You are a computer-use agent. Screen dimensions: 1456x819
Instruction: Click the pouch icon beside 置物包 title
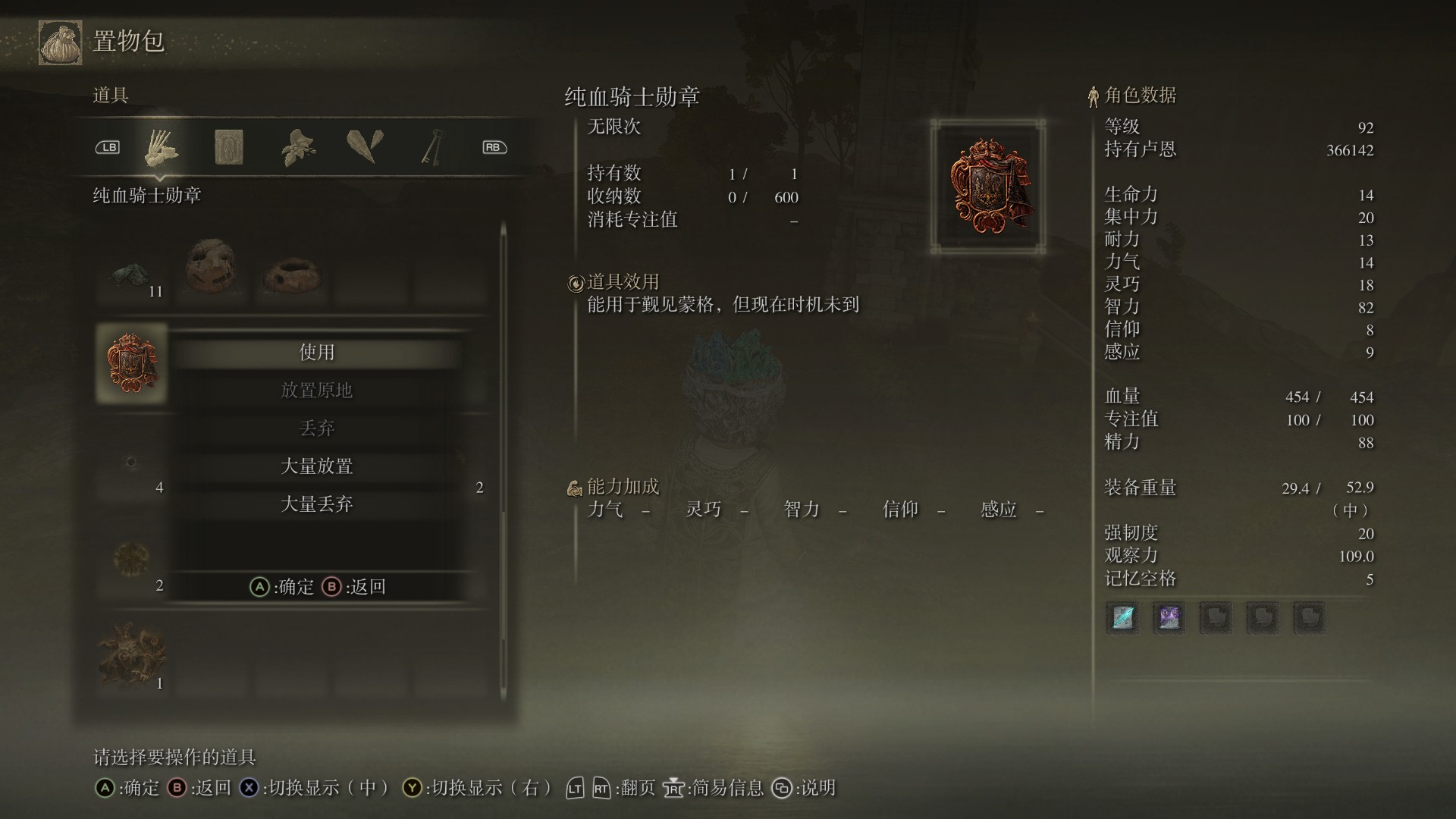pos(59,43)
